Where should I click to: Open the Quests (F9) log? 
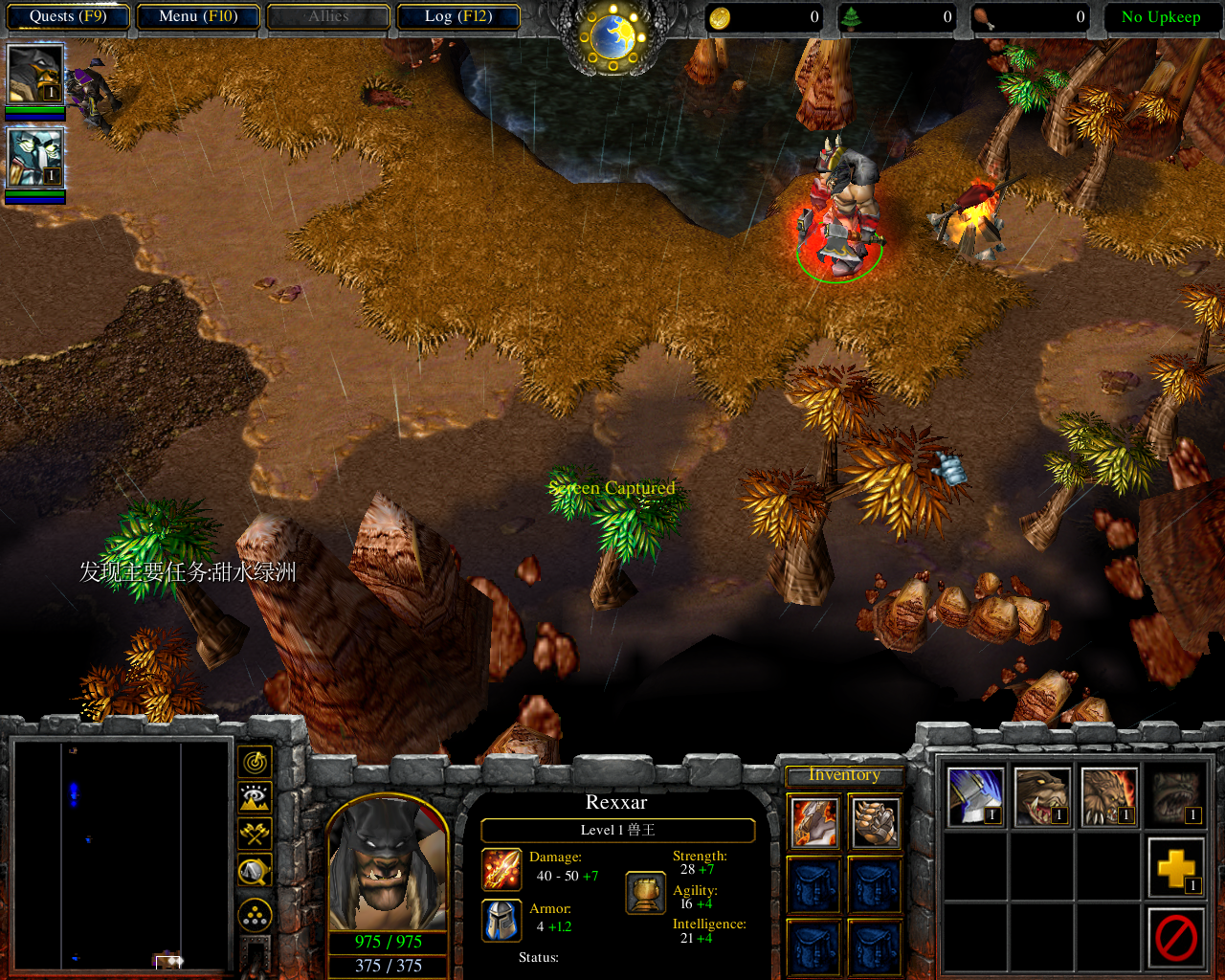tap(67, 16)
